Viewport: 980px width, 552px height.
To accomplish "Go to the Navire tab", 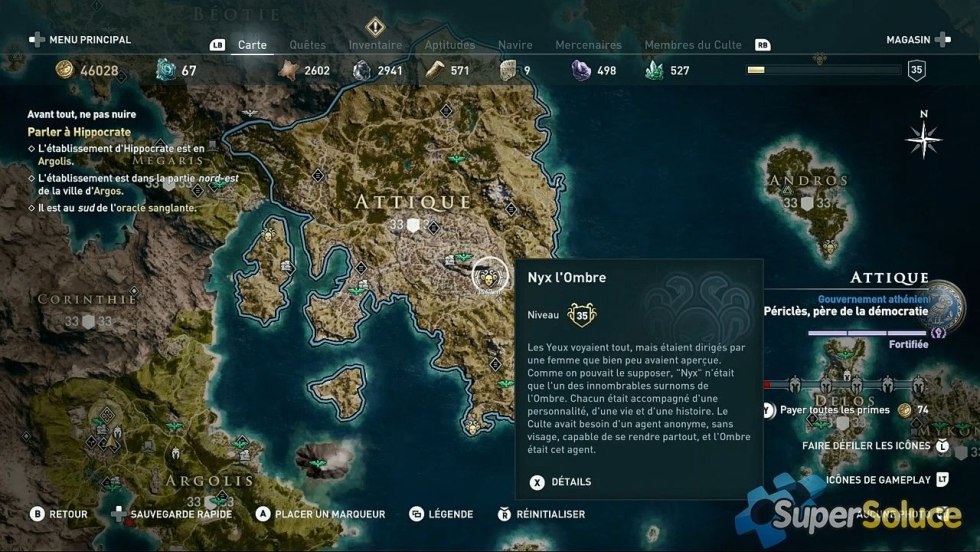I will point(515,45).
